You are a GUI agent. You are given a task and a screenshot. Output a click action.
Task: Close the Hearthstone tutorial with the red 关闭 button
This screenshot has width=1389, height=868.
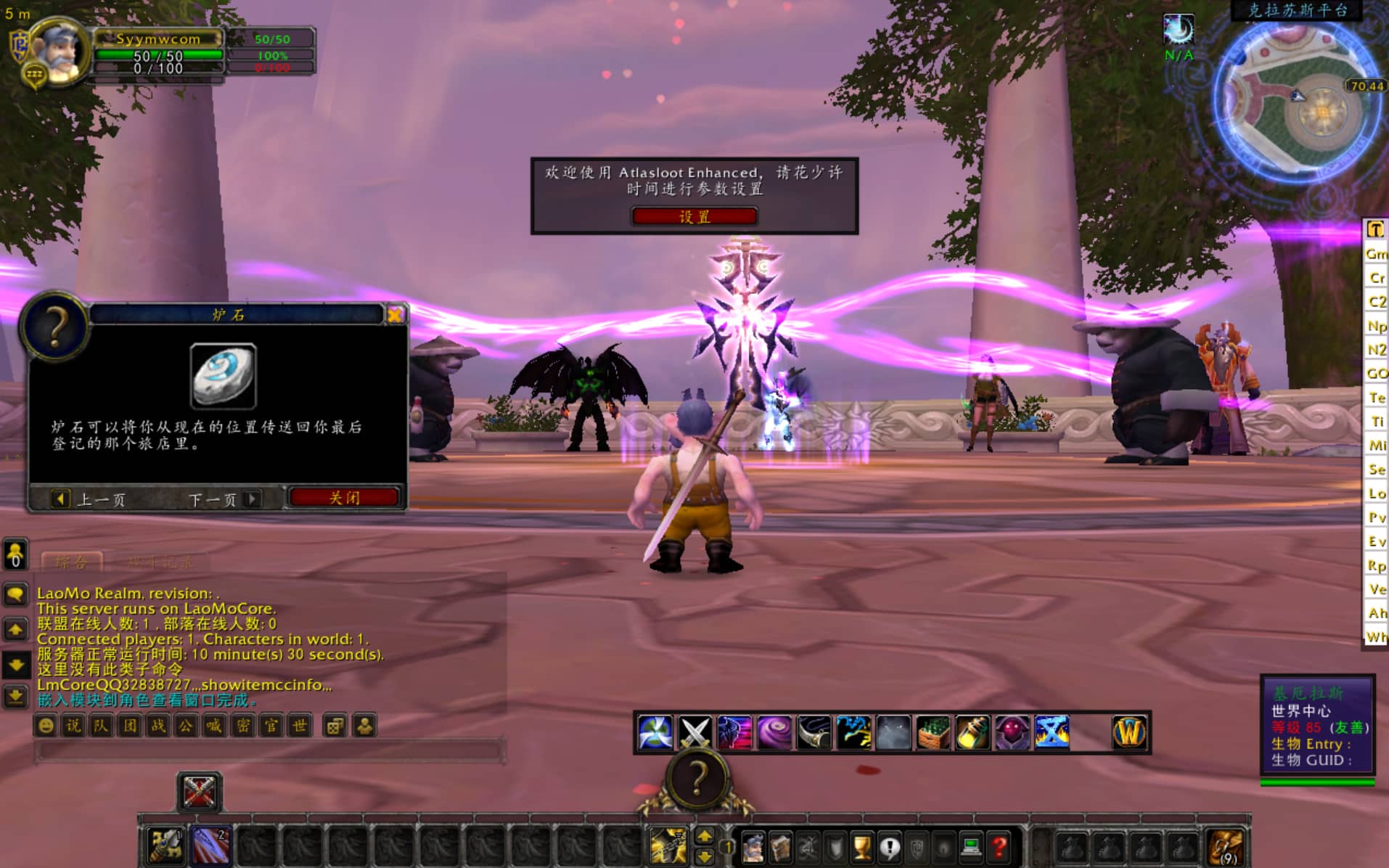[x=344, y=498]
